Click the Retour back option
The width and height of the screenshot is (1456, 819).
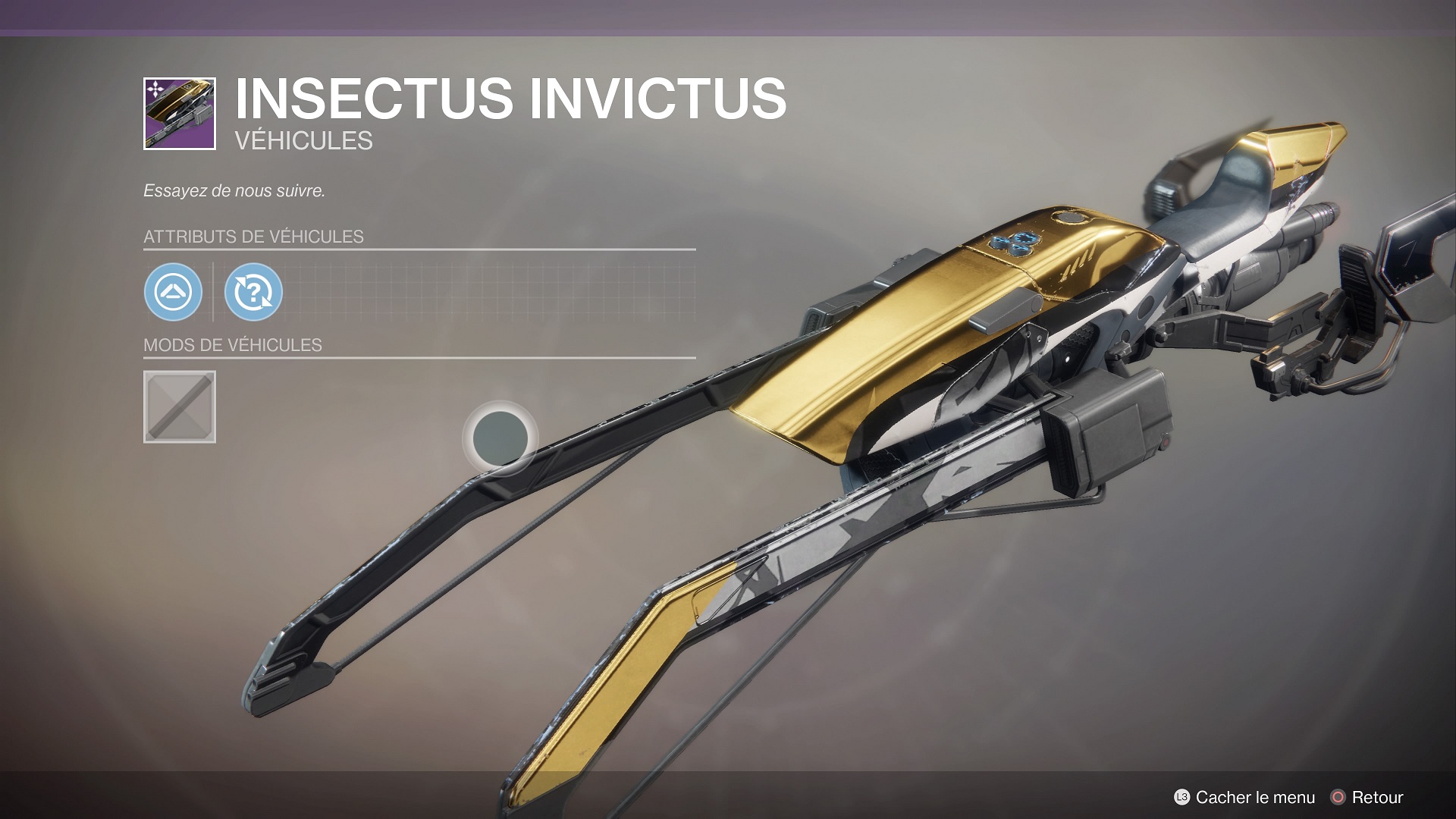click(x=1367, y=797)
